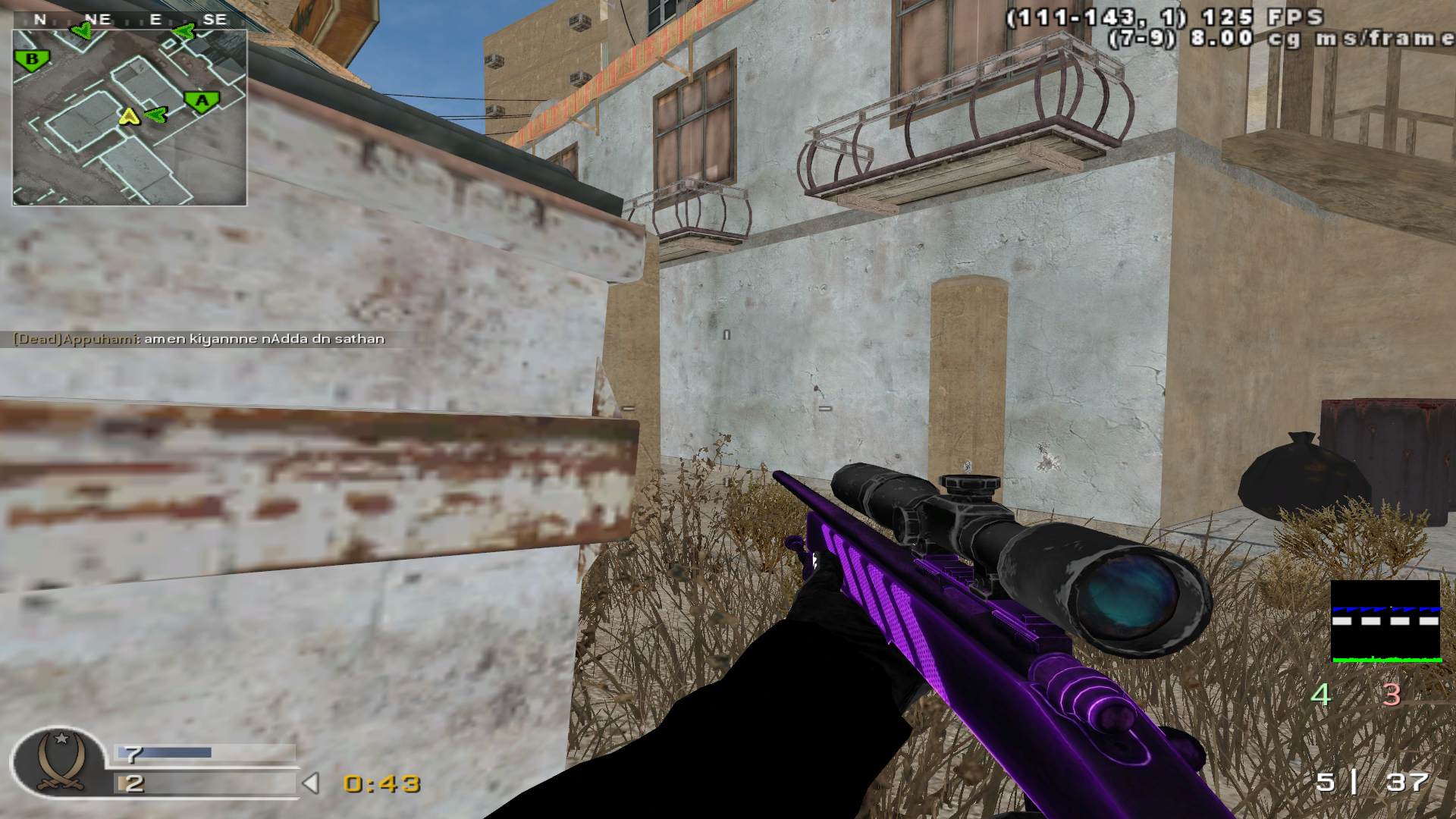Select bomb site B marker on minimap
The image size is (1456, 819).
(x=33, y=60)
